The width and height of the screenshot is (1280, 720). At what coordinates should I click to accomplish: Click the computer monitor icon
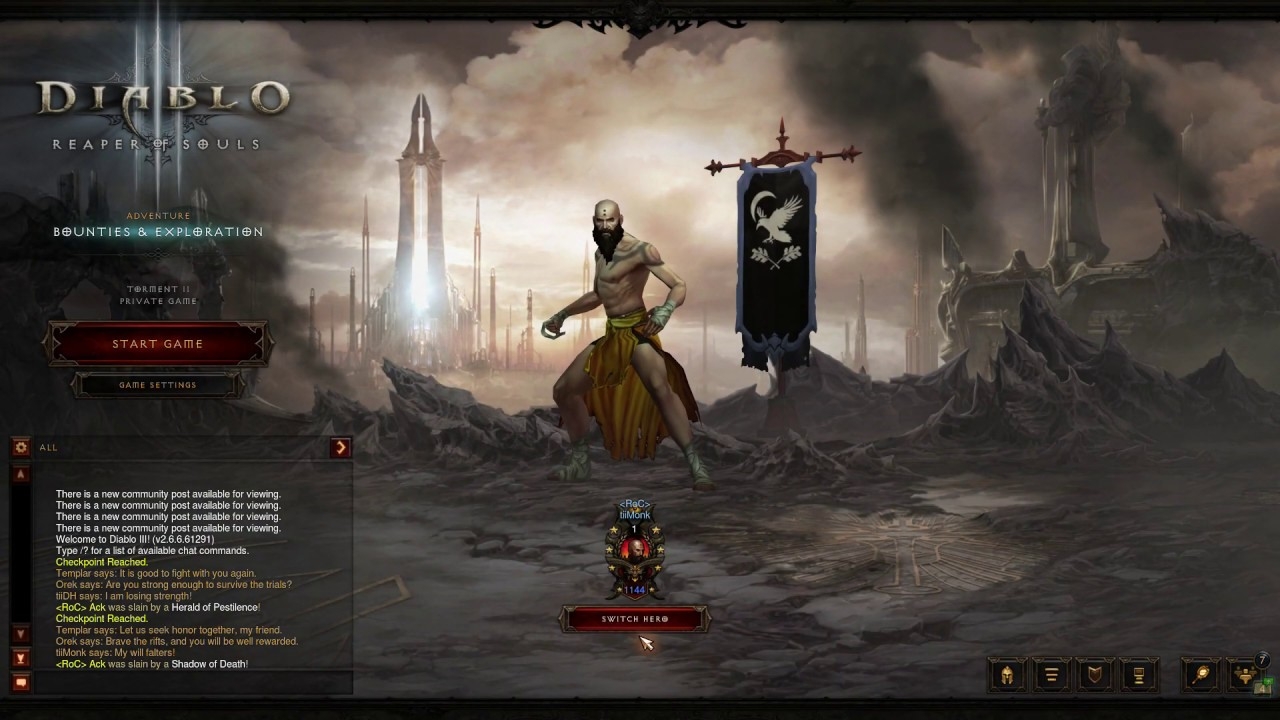(x=1138, y=675)
